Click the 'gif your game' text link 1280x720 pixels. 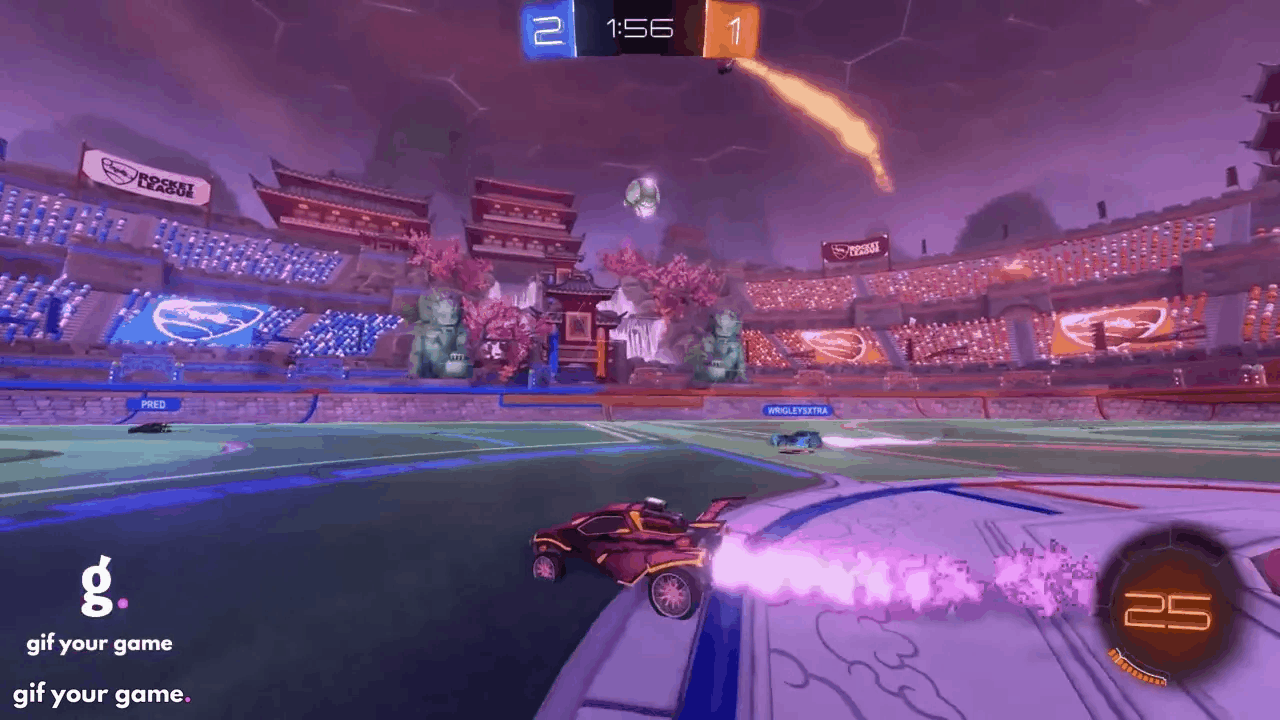coord(100,643)
